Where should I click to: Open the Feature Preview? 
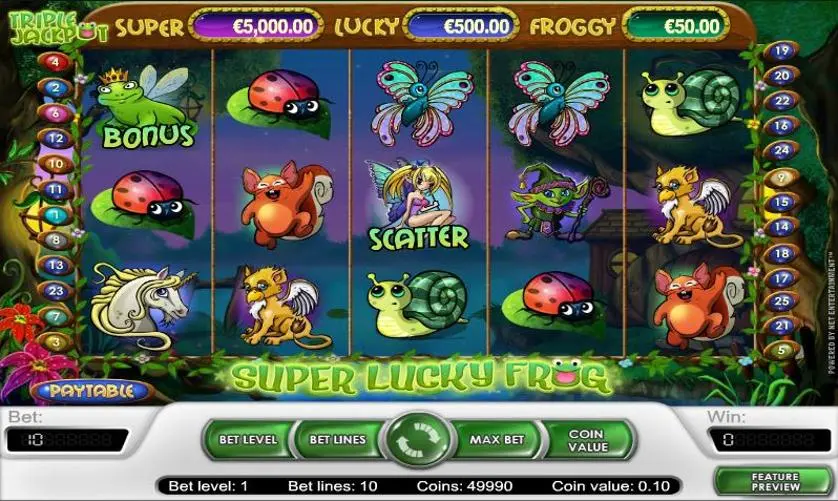[776, 483]
